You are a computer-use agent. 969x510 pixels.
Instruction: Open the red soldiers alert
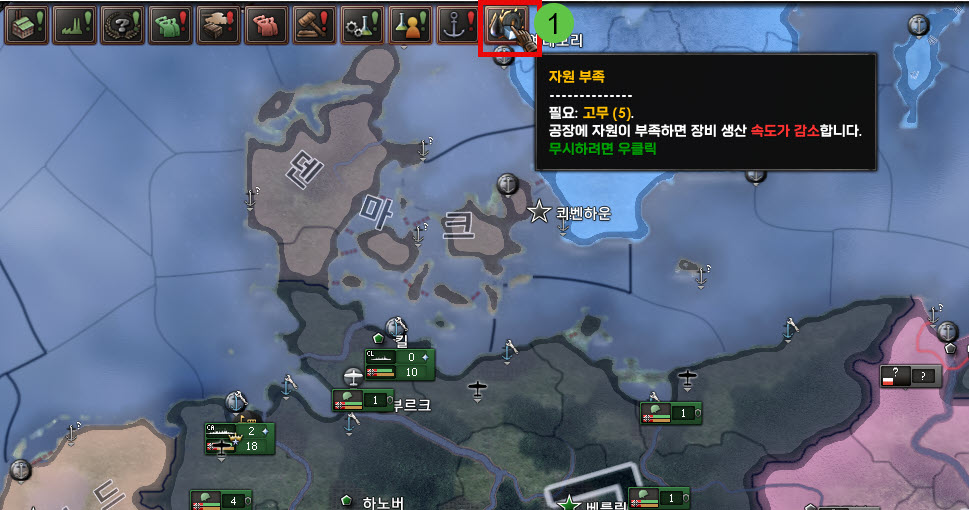(267, 24)
